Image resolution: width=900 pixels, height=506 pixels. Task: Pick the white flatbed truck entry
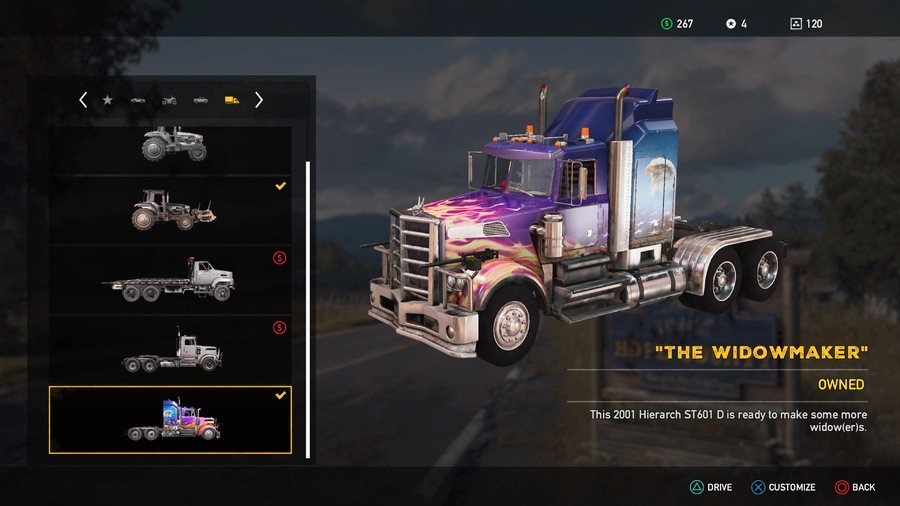[x=170, y=279]
